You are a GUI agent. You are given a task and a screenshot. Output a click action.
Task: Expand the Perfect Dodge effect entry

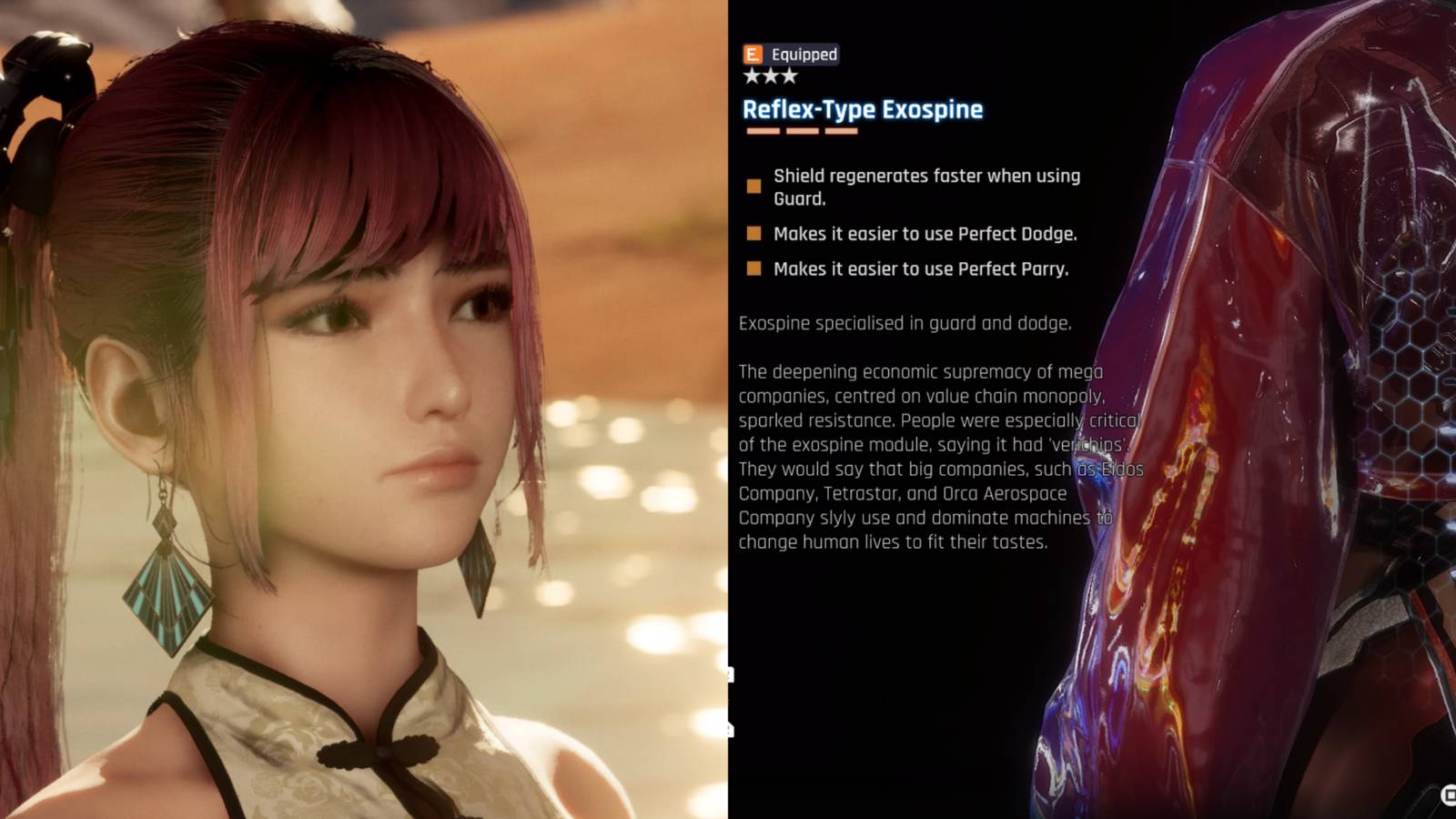pyautogui.click(x=924, y=234)
